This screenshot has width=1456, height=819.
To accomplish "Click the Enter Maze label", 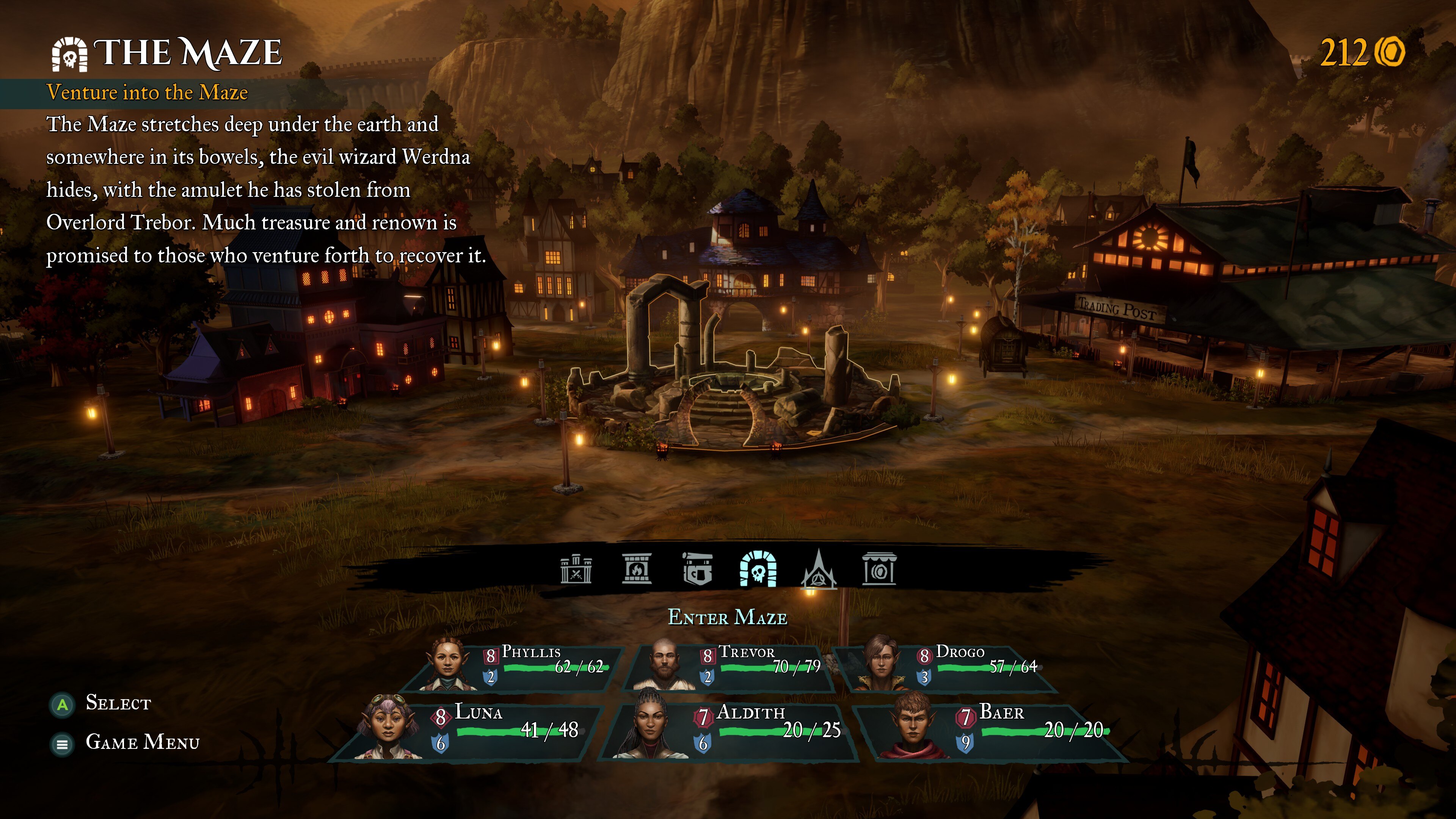I will point(728,617).
